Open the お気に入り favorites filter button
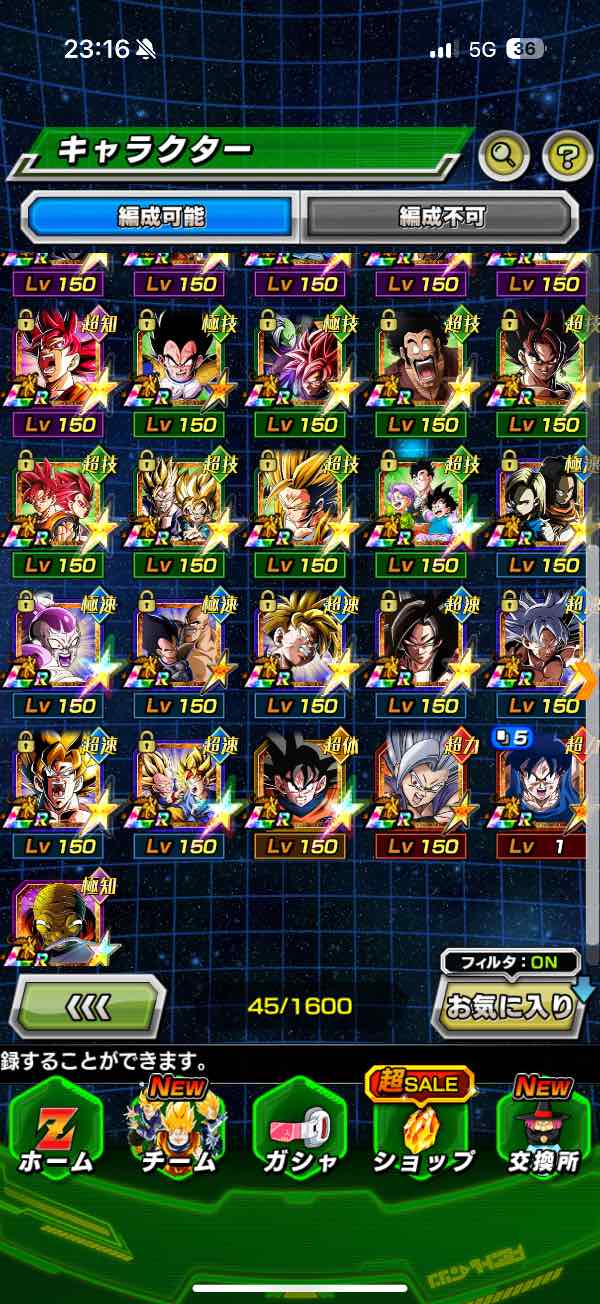600x1304 pixels. click(x=509, y=1006)
